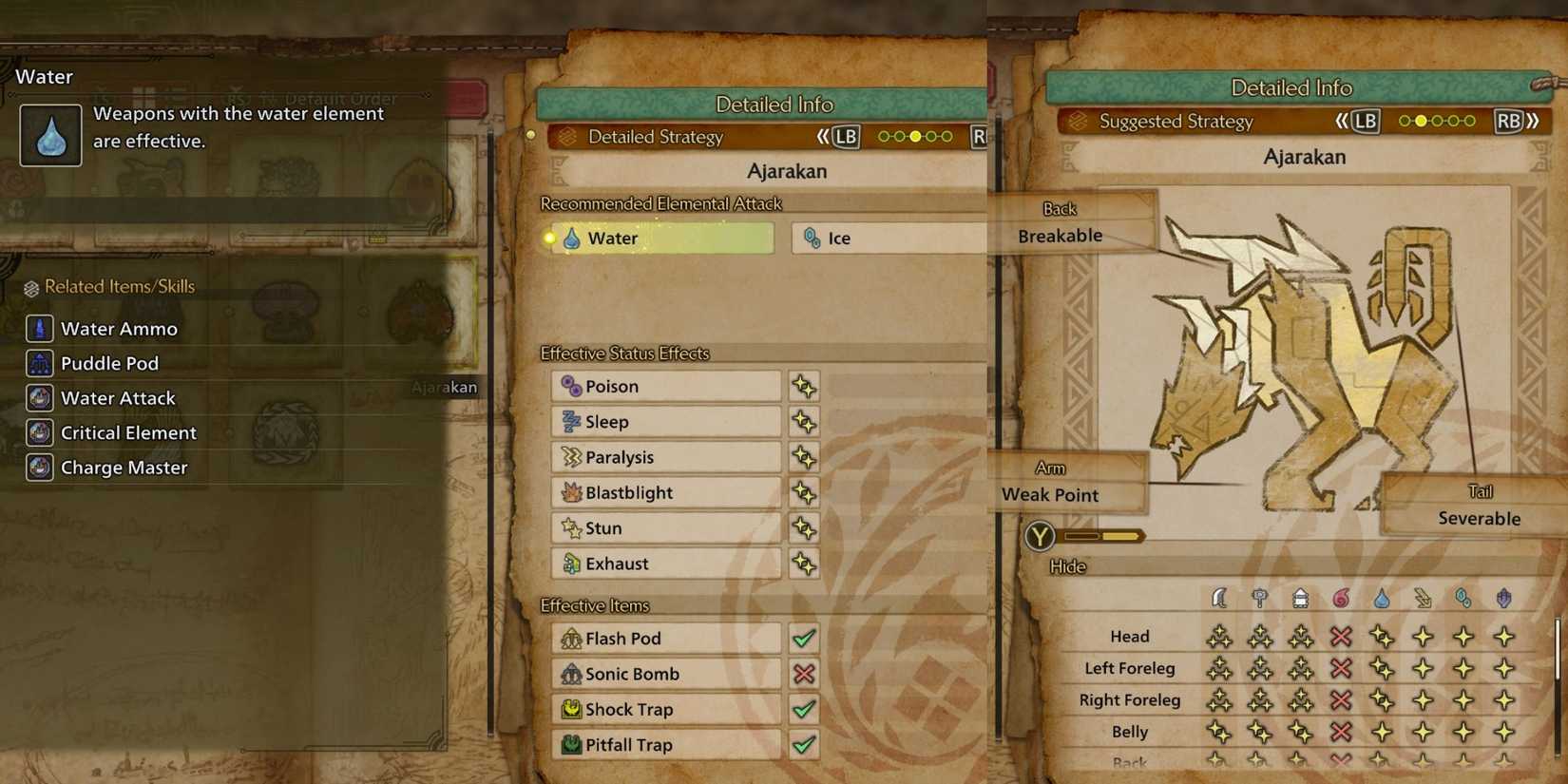Screen dimensions: 1568x784
Task: Toggle the Flash Pod effectiveness checkmark
Action: pos(803,638)
